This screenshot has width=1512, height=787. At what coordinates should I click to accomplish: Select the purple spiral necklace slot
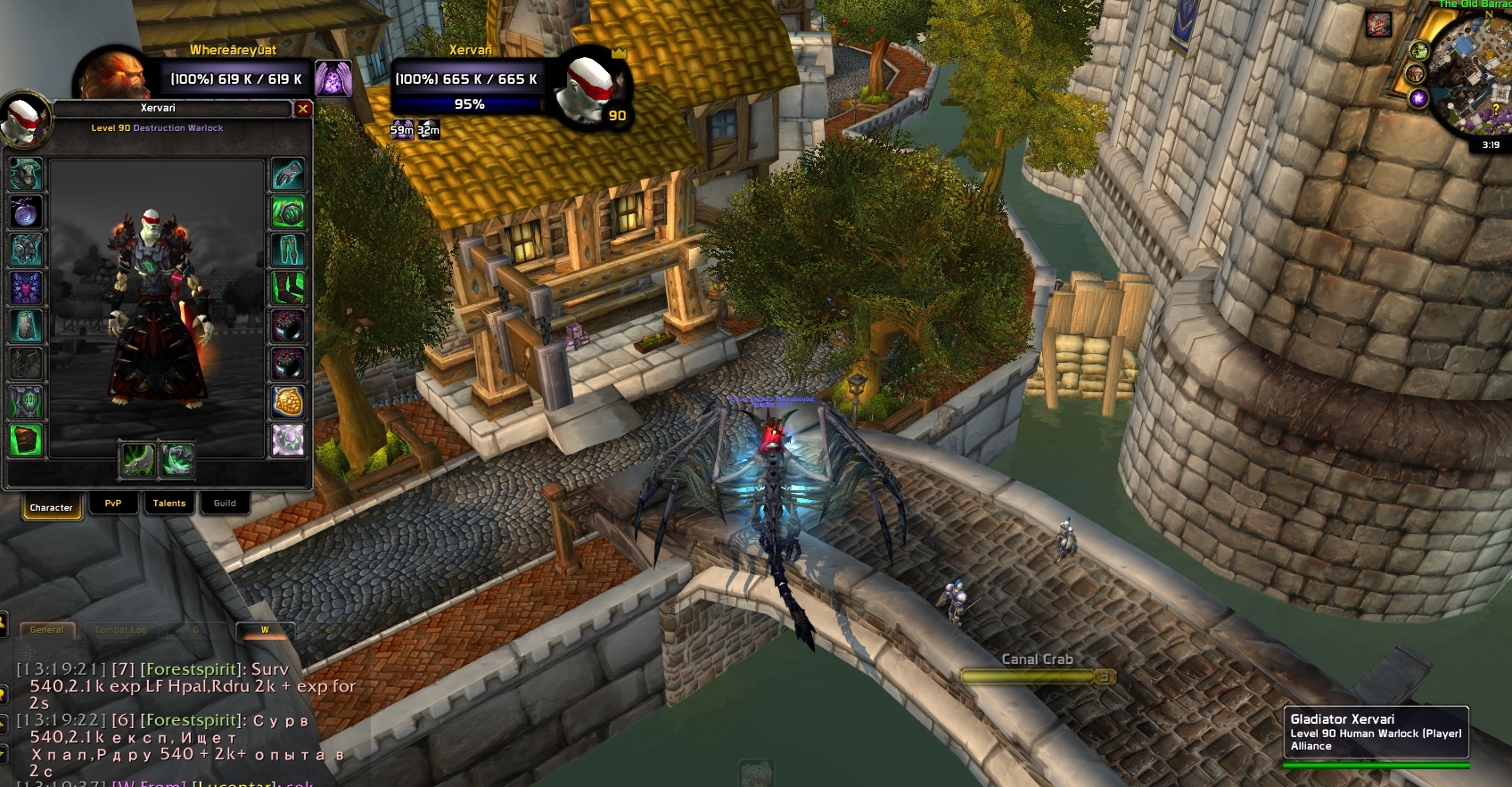click(x=26, y=212)
